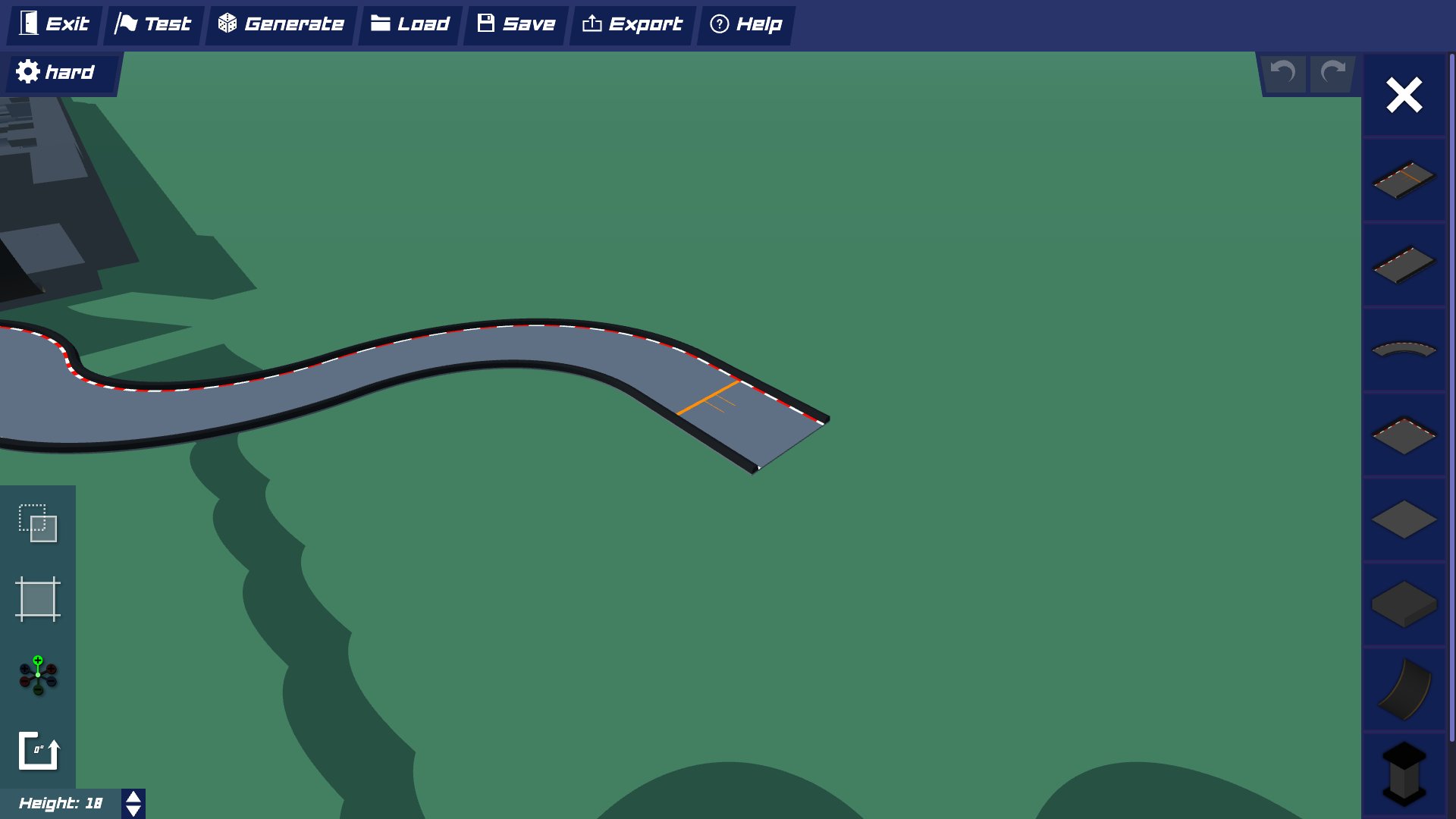This screenshot has width=1456, height=819.
Task: Undo the last track edit
Action: coord(1283,73)
